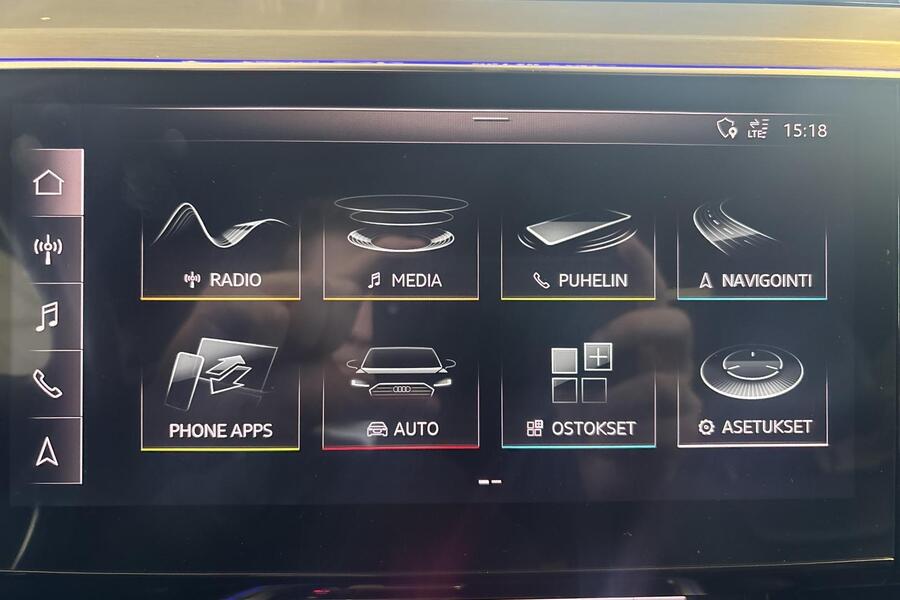Click the pull-down handle at top

click(490, 119)
